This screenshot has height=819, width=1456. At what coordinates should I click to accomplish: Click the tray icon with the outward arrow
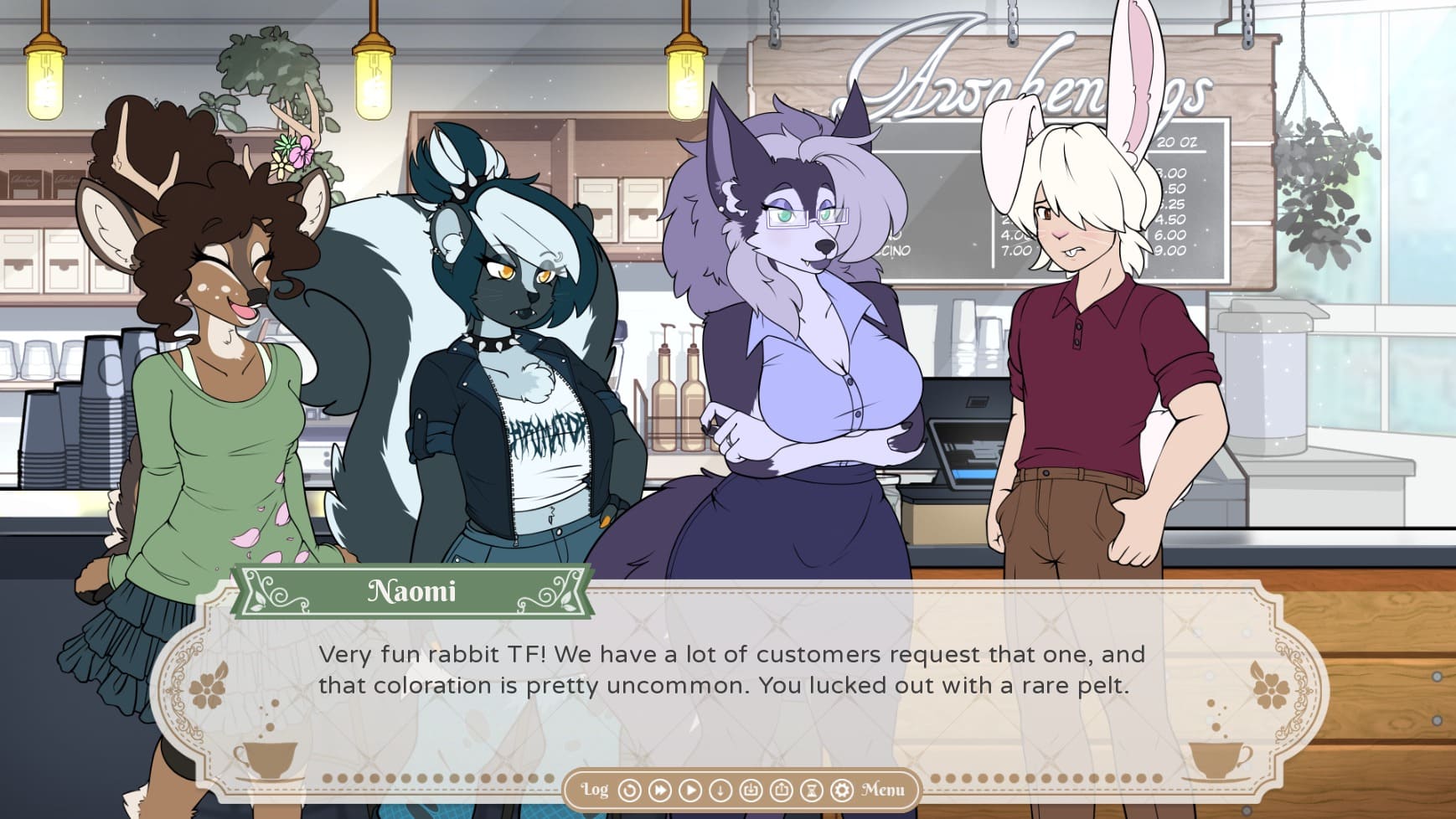781,790
